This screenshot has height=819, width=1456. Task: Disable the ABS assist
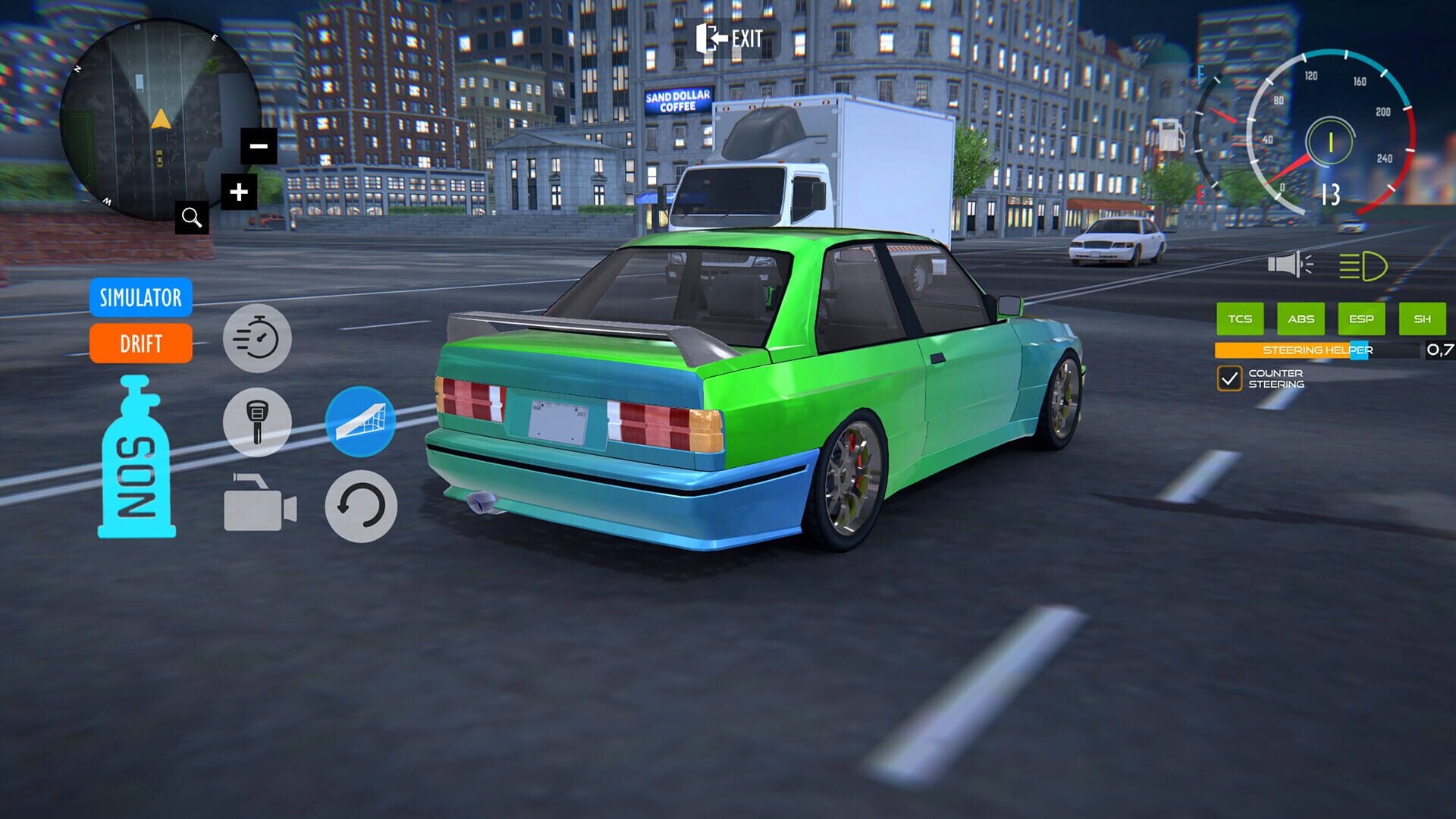[1301, 319]
